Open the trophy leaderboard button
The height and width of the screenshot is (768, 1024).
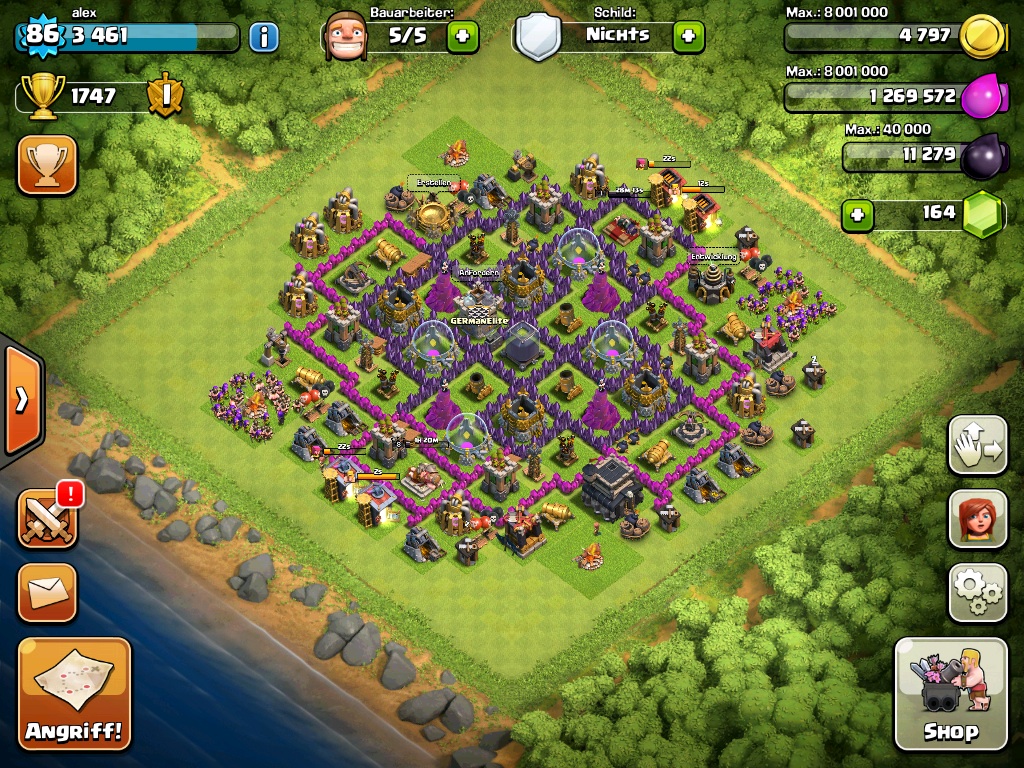click(x=47, y=164)
